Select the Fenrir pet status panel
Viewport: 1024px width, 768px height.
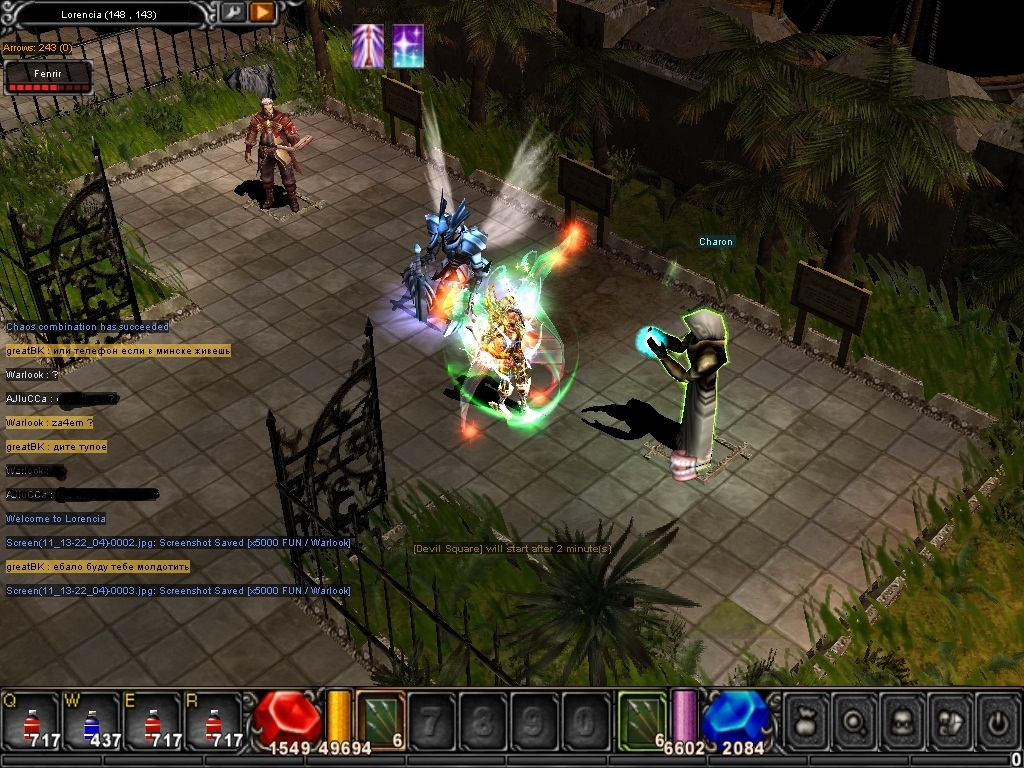[48, 77]
